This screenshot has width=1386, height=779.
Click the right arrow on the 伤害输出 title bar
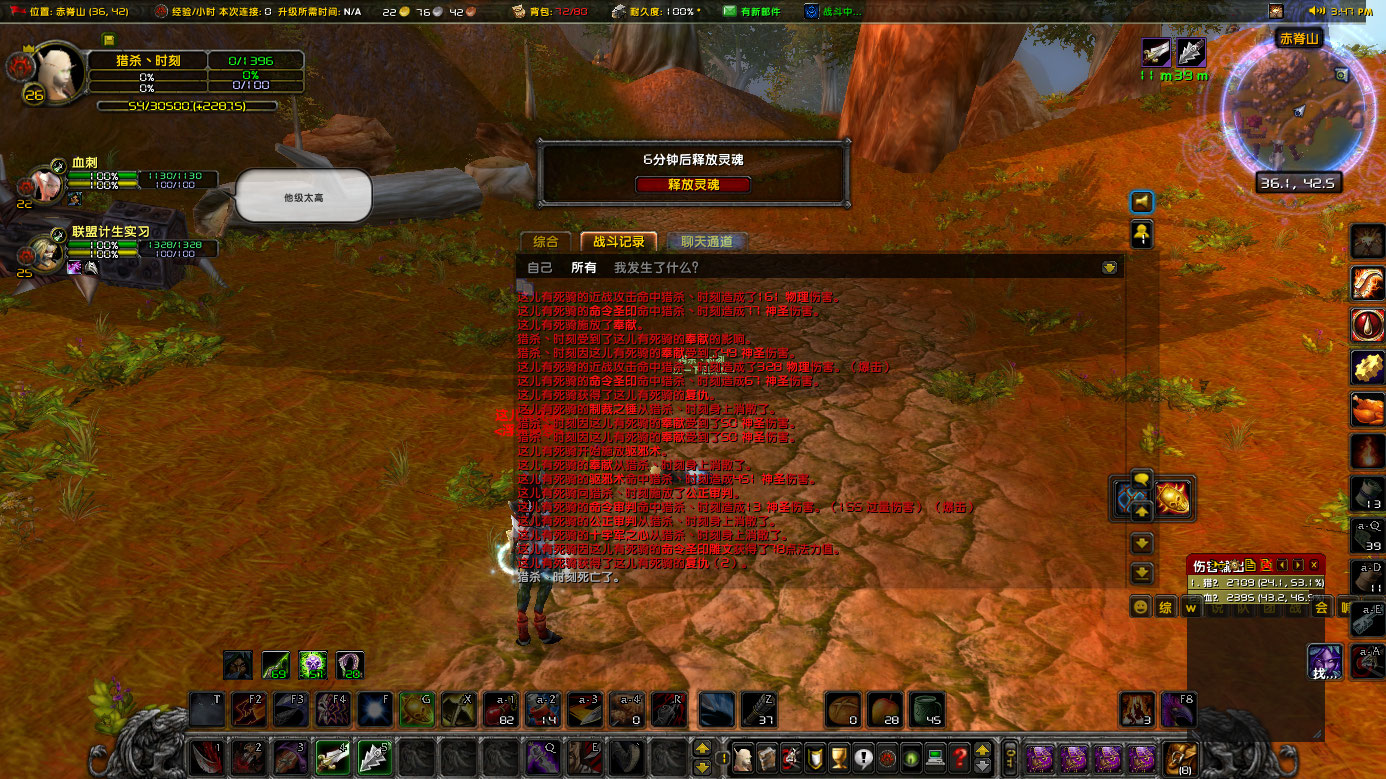[1297, 565]
